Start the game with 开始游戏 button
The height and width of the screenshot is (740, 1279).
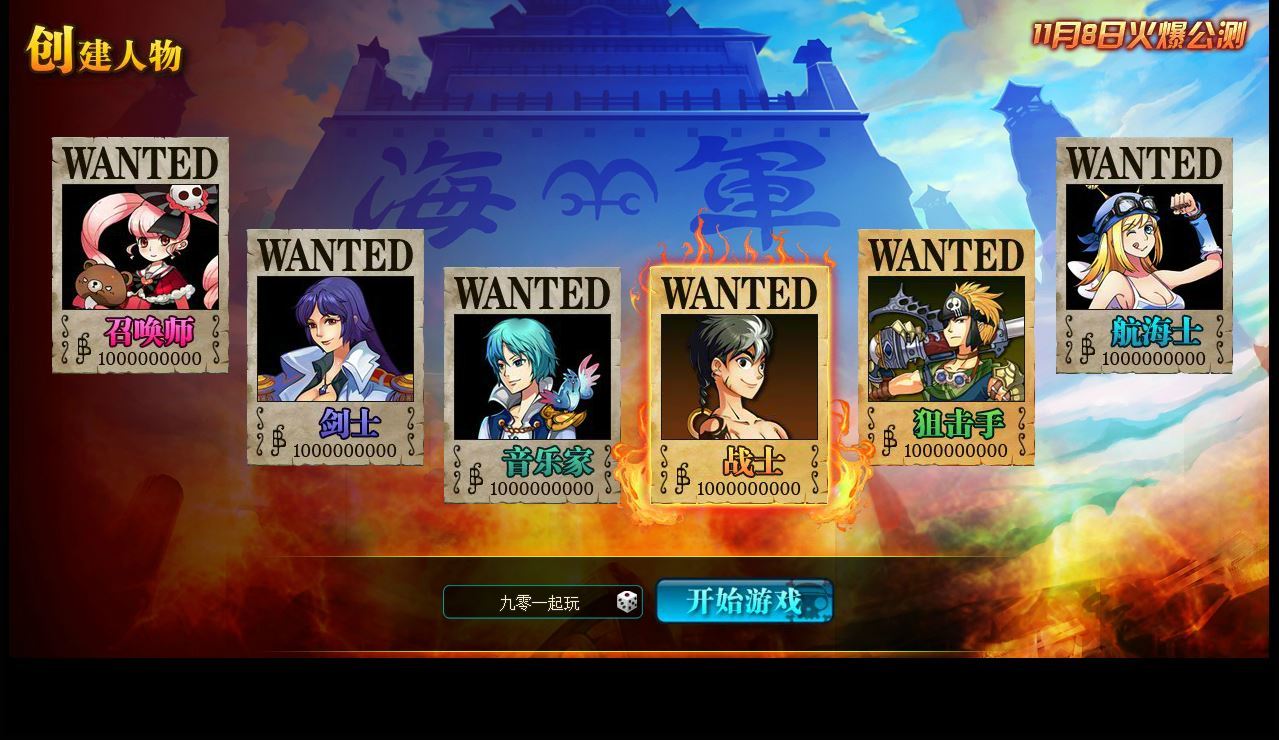pos(744,601)
